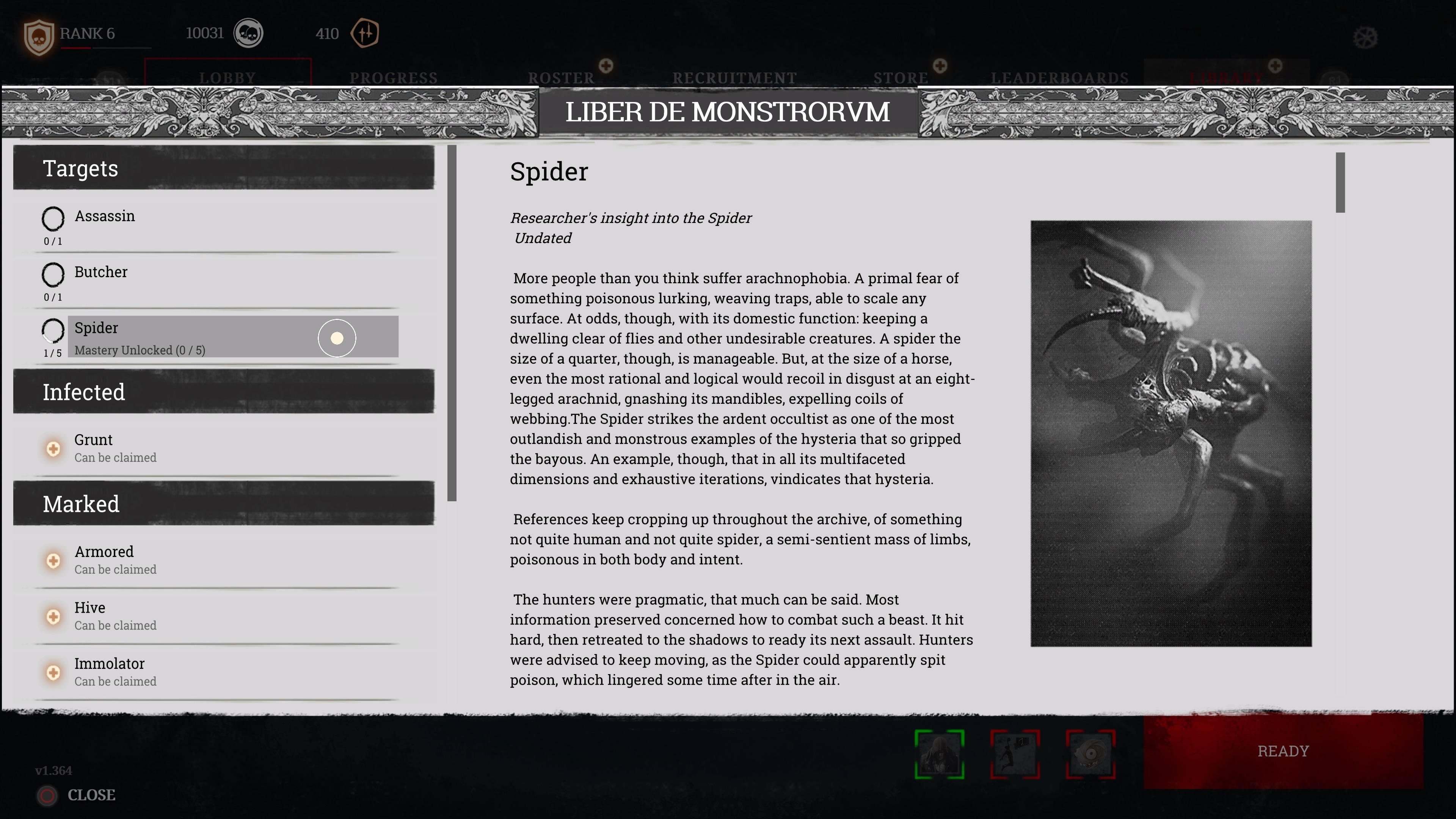Select the Assassin target entry

pos(105,217)
